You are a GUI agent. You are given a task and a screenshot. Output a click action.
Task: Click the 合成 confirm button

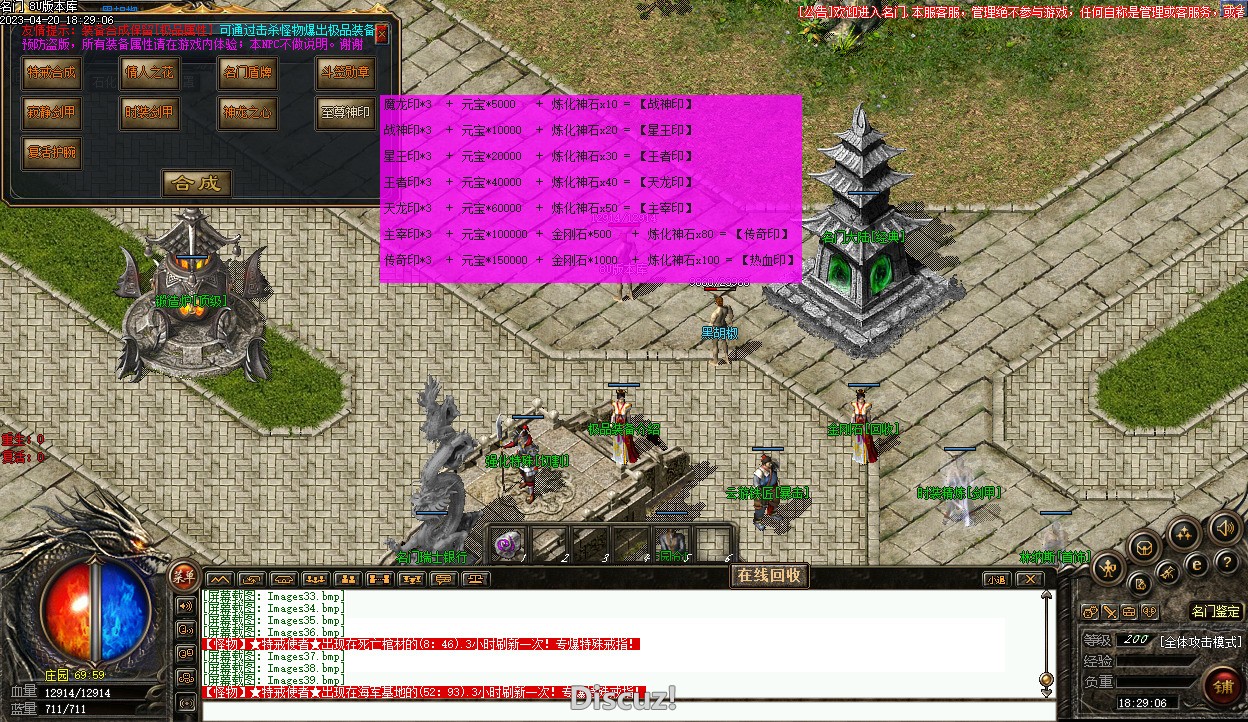[197, 183]
